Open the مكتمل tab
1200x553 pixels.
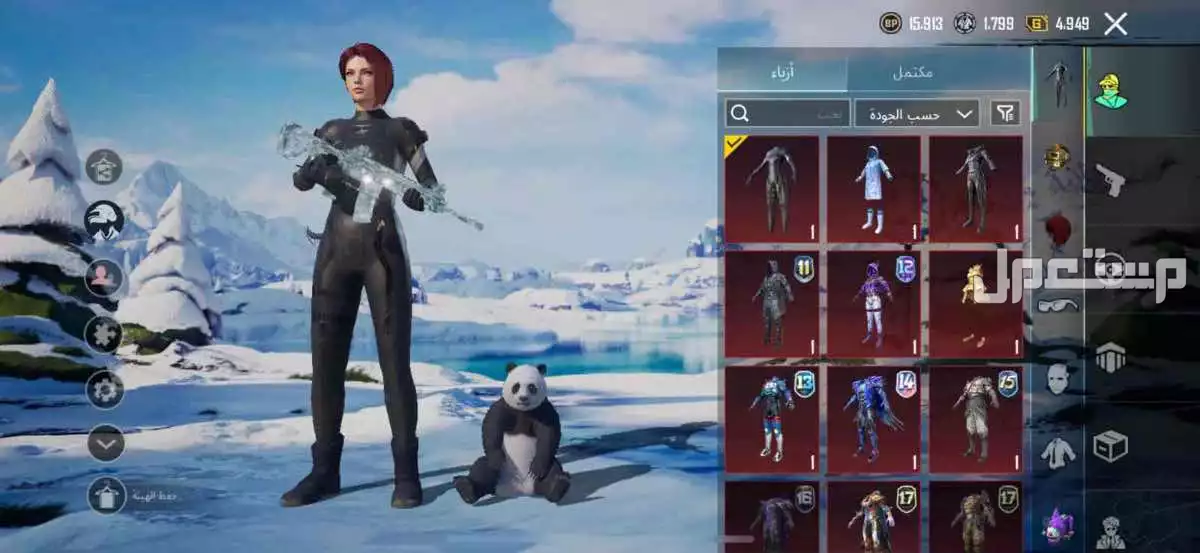[911, 72]
